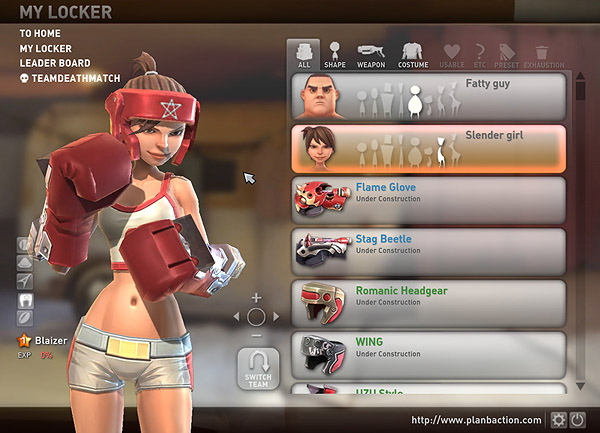
Task: Open the Leader Board
Action: pyautogui.click(x=54, y=63)
